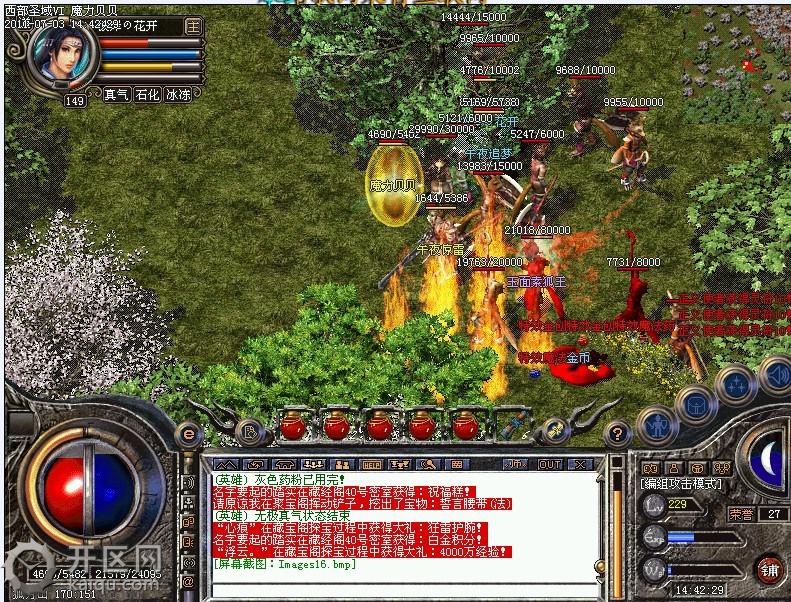
Task: Select the 冰冻 status button
Action: [x=177, y=95]
